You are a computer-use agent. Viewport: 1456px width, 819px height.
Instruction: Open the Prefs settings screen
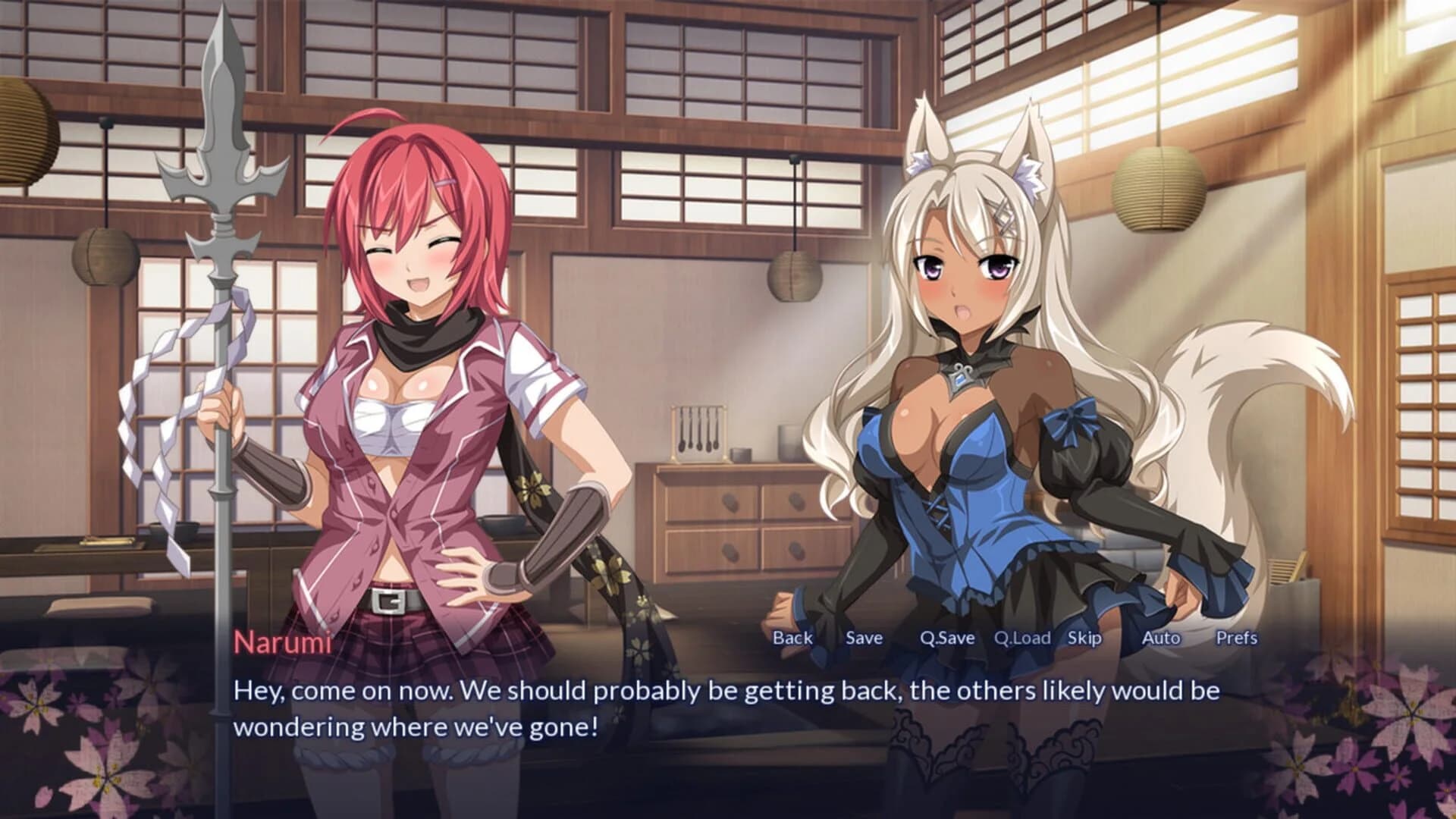[x=1237, y=639]
